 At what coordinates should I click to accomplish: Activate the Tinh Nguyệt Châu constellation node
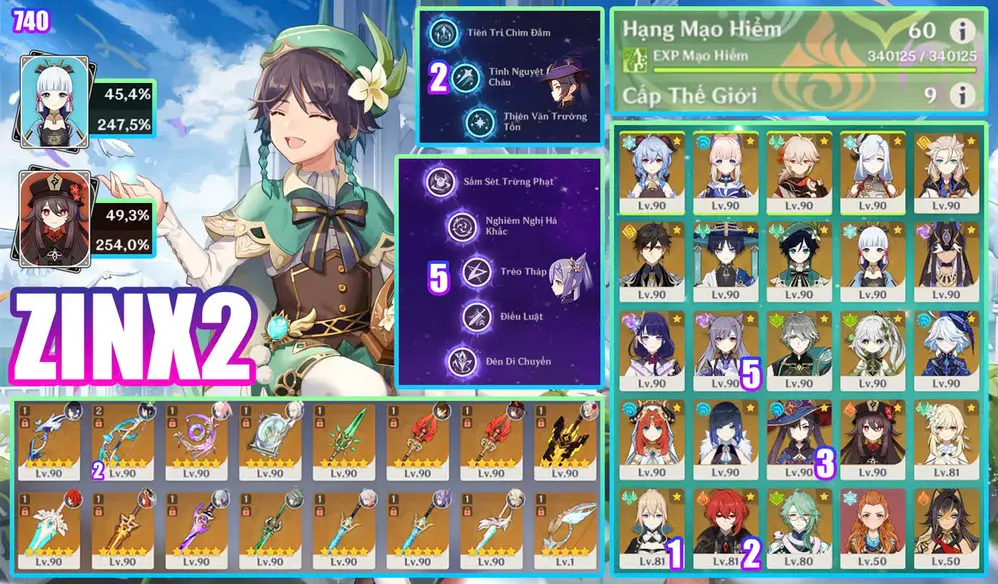(463, 78)
